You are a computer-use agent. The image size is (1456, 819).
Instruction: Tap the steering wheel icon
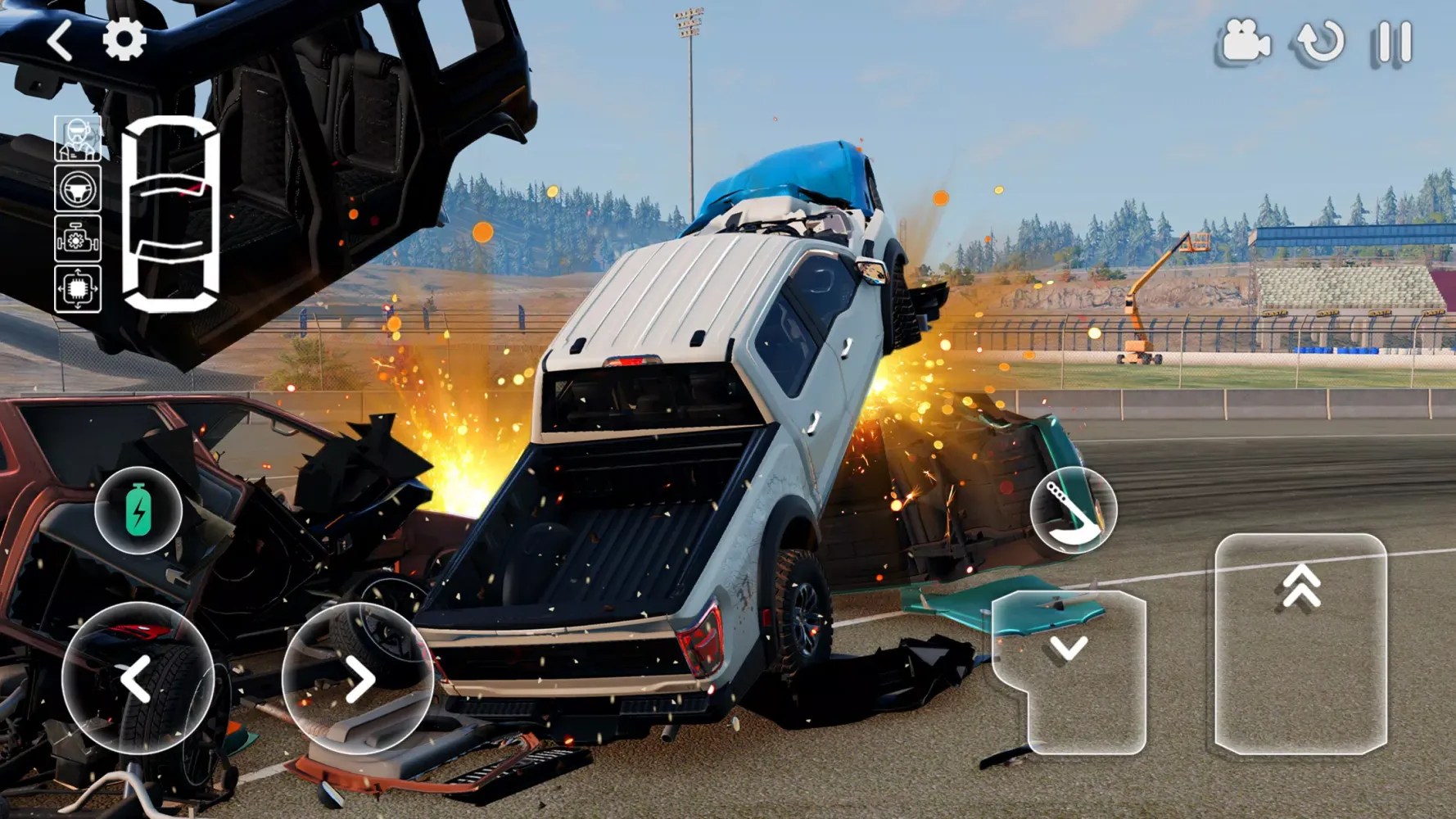pyautogui.click(x=78, y=188)
